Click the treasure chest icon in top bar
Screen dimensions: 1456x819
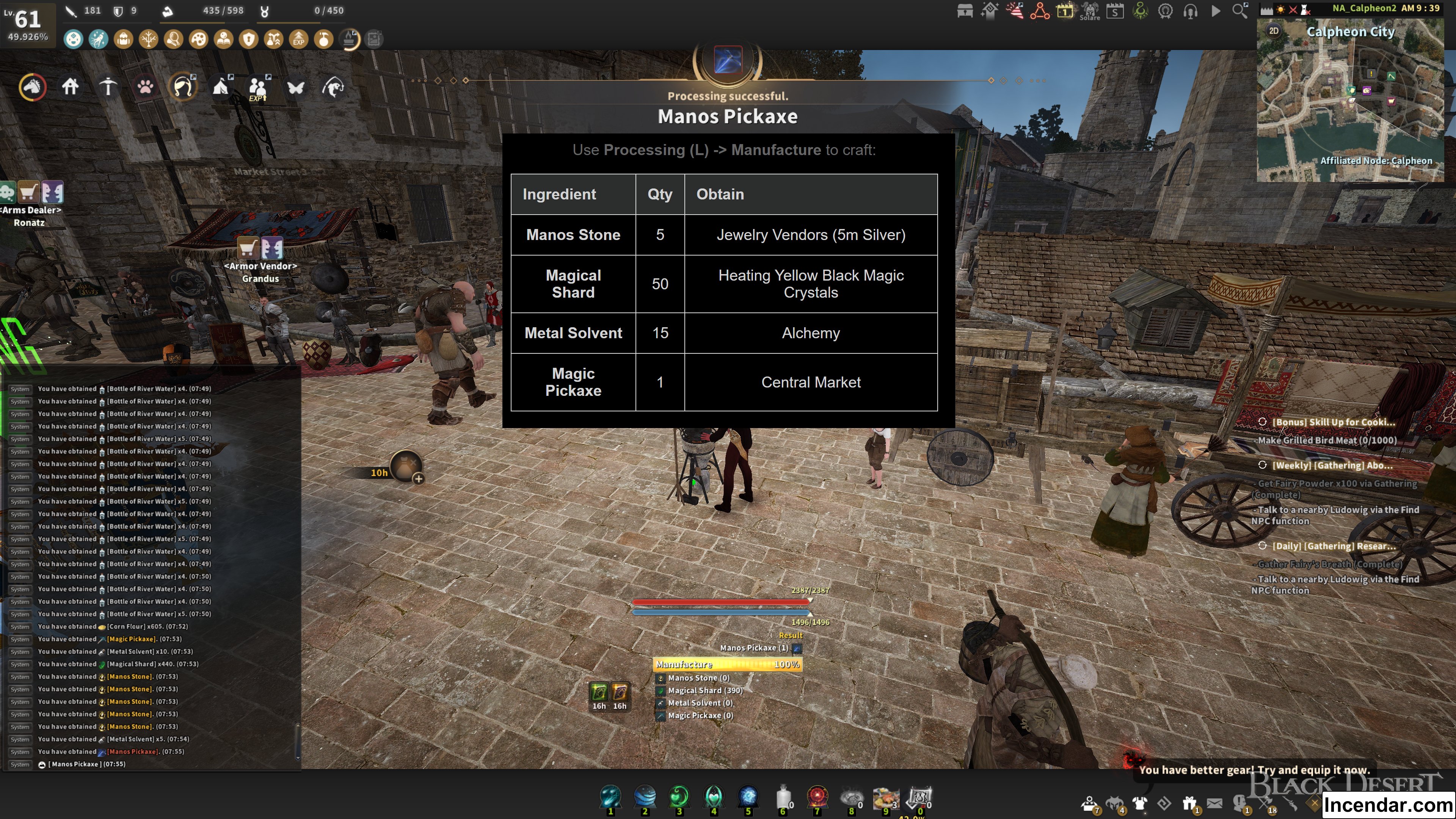click(x=964, y=11)
